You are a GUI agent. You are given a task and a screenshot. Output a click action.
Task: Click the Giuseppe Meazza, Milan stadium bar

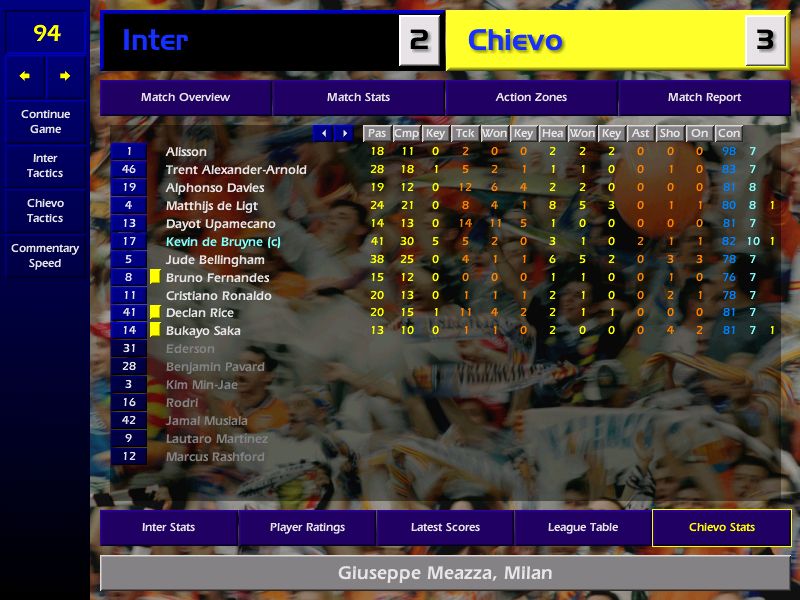pos(445,574)
